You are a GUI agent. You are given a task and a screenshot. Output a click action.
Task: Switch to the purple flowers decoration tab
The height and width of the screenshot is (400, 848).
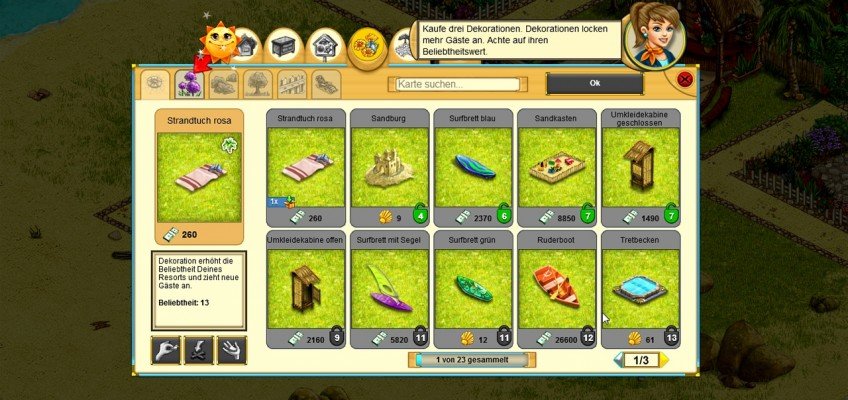[x=189, y=83]
